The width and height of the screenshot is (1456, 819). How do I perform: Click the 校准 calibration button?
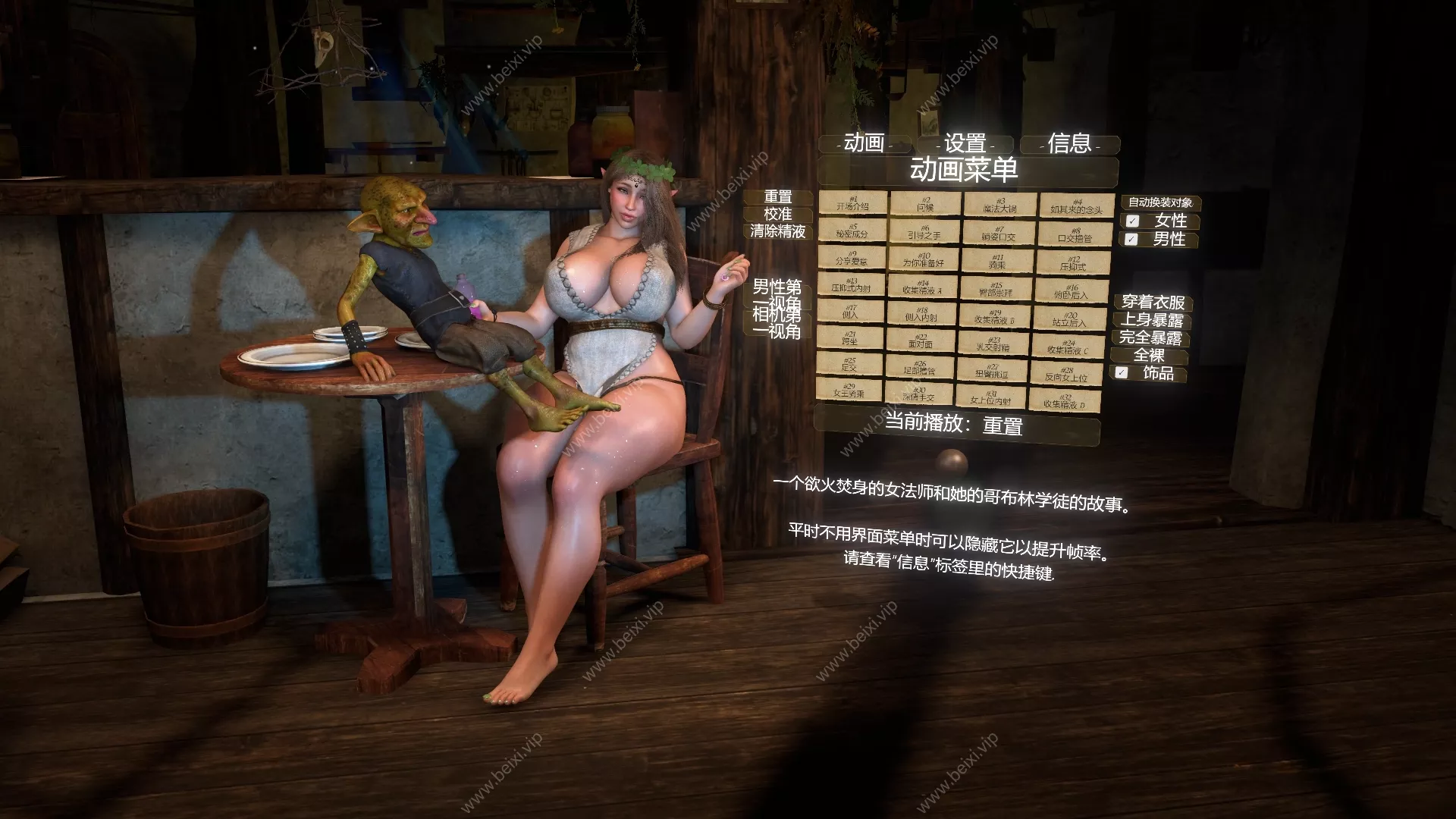779,215
